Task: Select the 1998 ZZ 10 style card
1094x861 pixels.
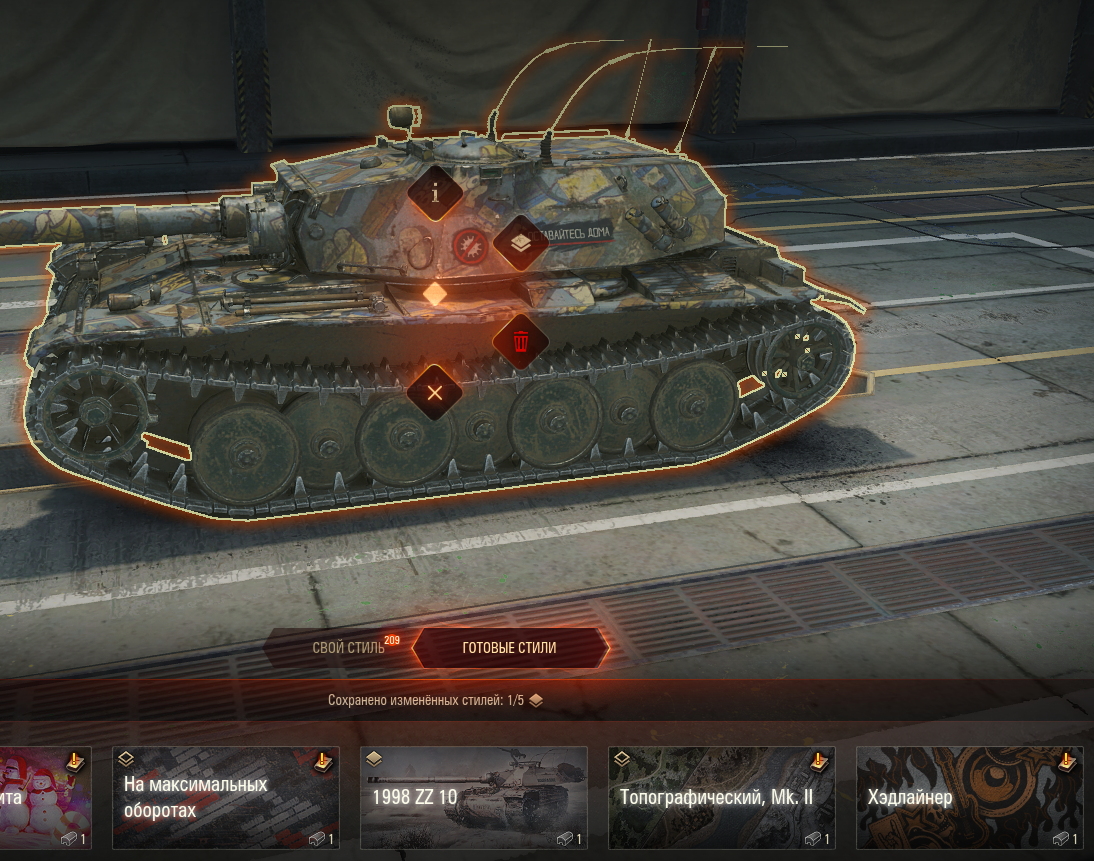Action: 473,797
